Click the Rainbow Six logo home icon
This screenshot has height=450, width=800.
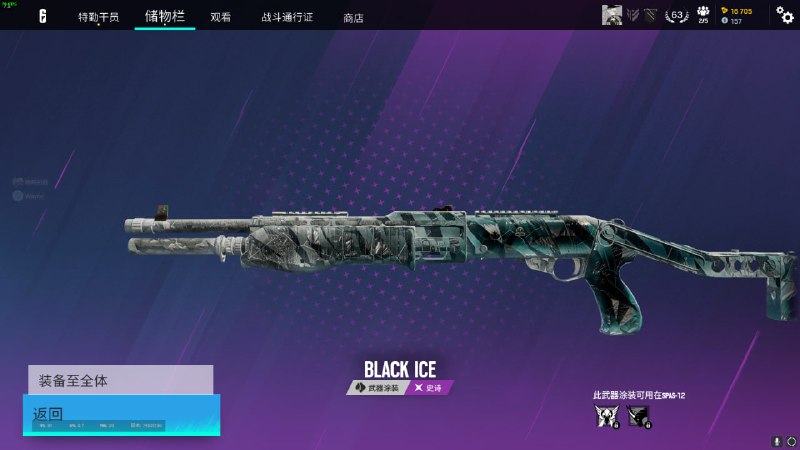pos(43,16)
